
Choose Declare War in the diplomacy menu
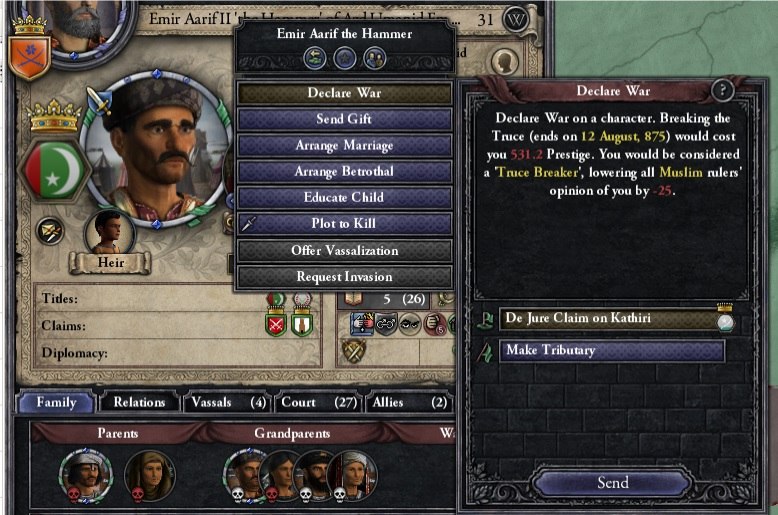tap(343, 93)
